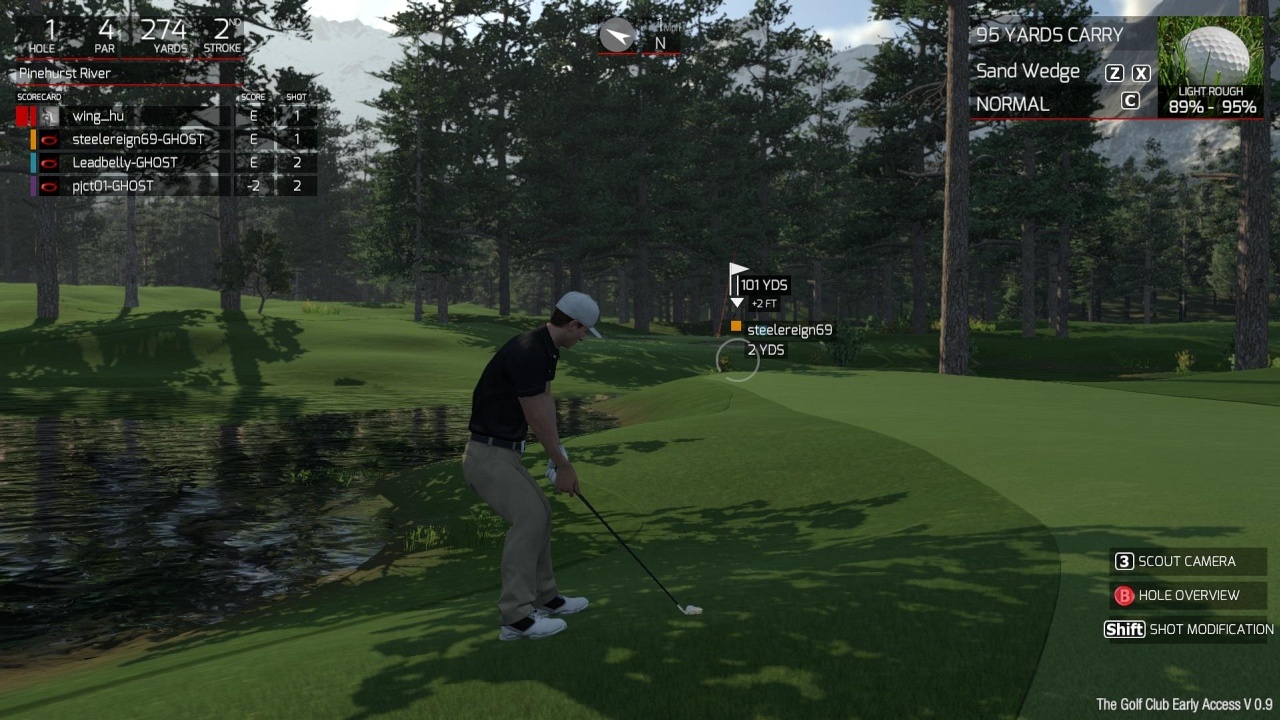Select the Sand Wedge club label
Screen dimensions: 1280x720
(x=1027, y=72)
